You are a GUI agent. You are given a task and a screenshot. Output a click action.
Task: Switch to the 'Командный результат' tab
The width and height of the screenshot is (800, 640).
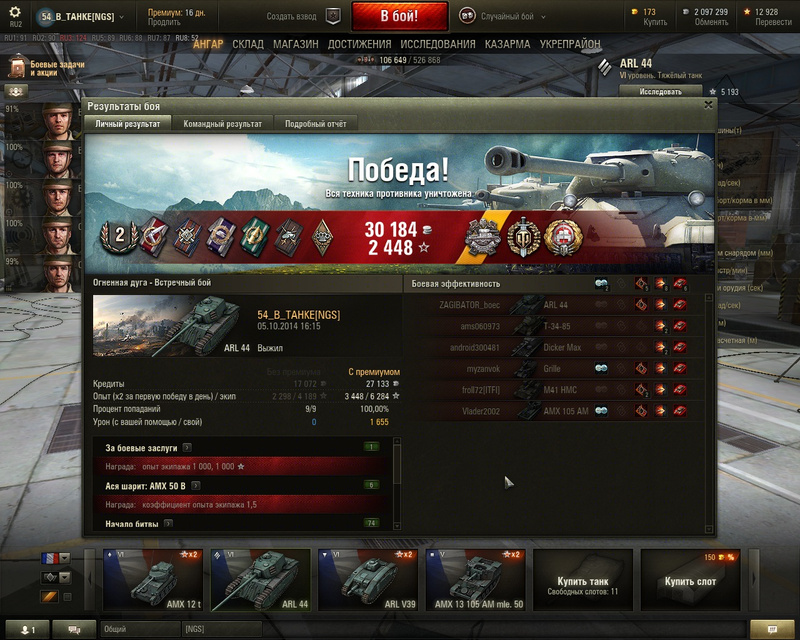(x=222, y=124)
